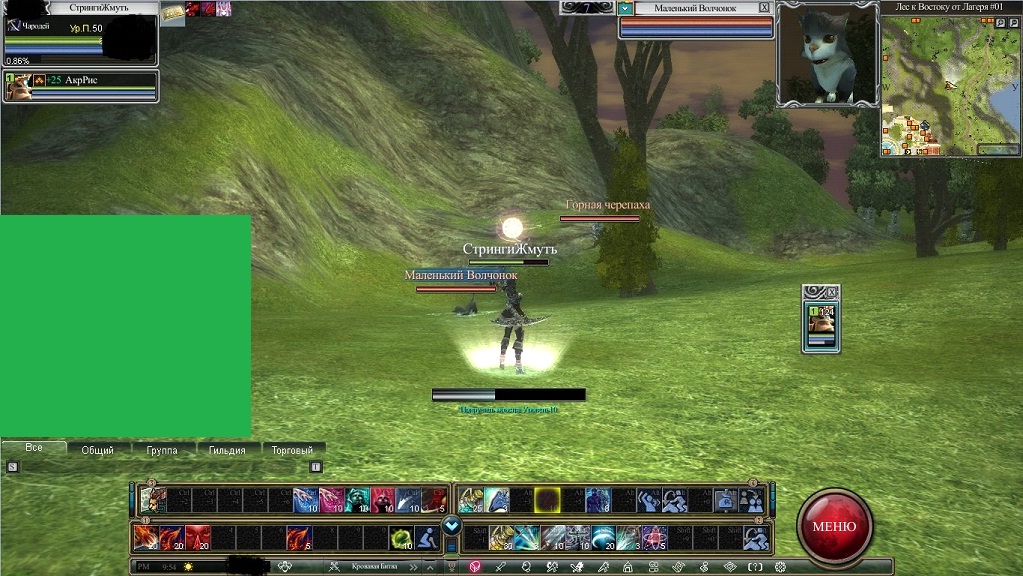This screenshot has height=576, width=1023.
Task: Open the red МЕНЮ button
Action: [x=834, y=526]
